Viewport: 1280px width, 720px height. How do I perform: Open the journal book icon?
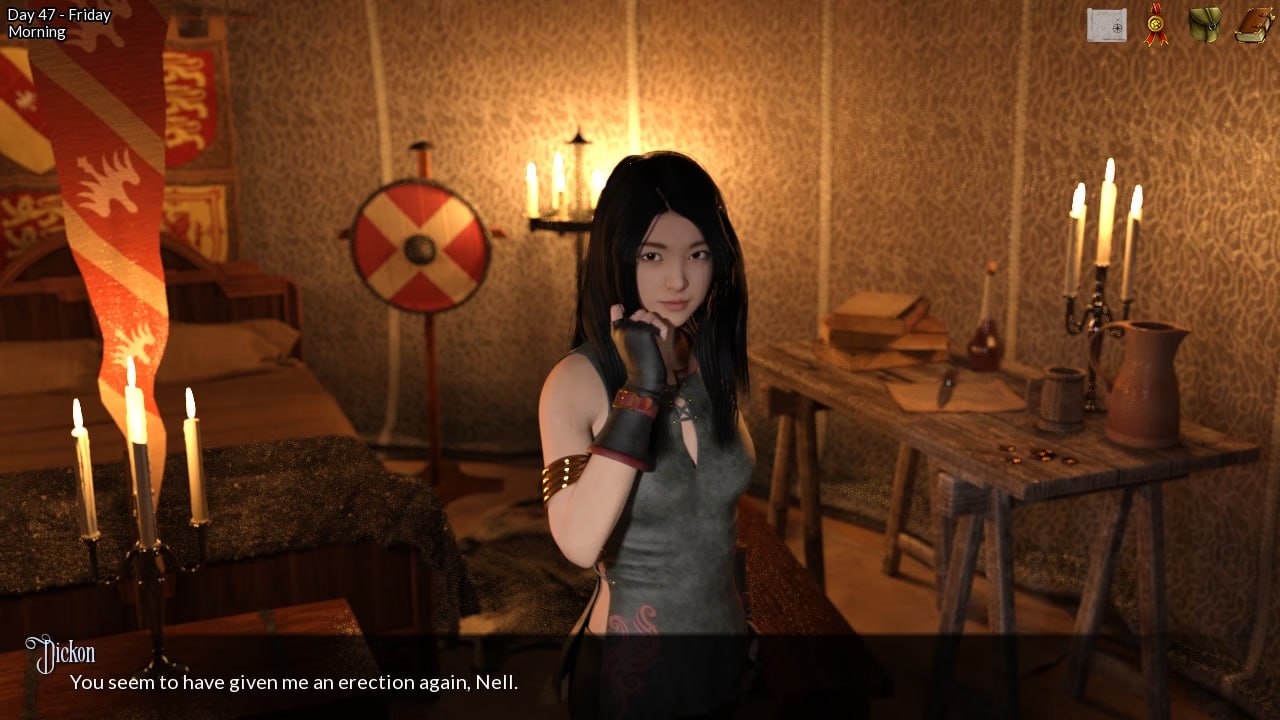point(1253,23)
